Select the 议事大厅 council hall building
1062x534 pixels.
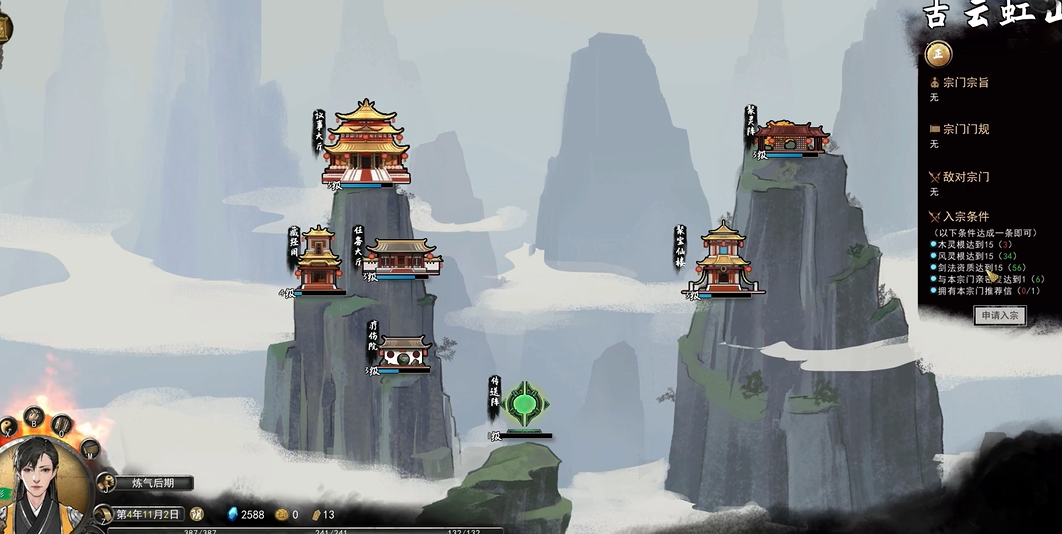(366, 143)
